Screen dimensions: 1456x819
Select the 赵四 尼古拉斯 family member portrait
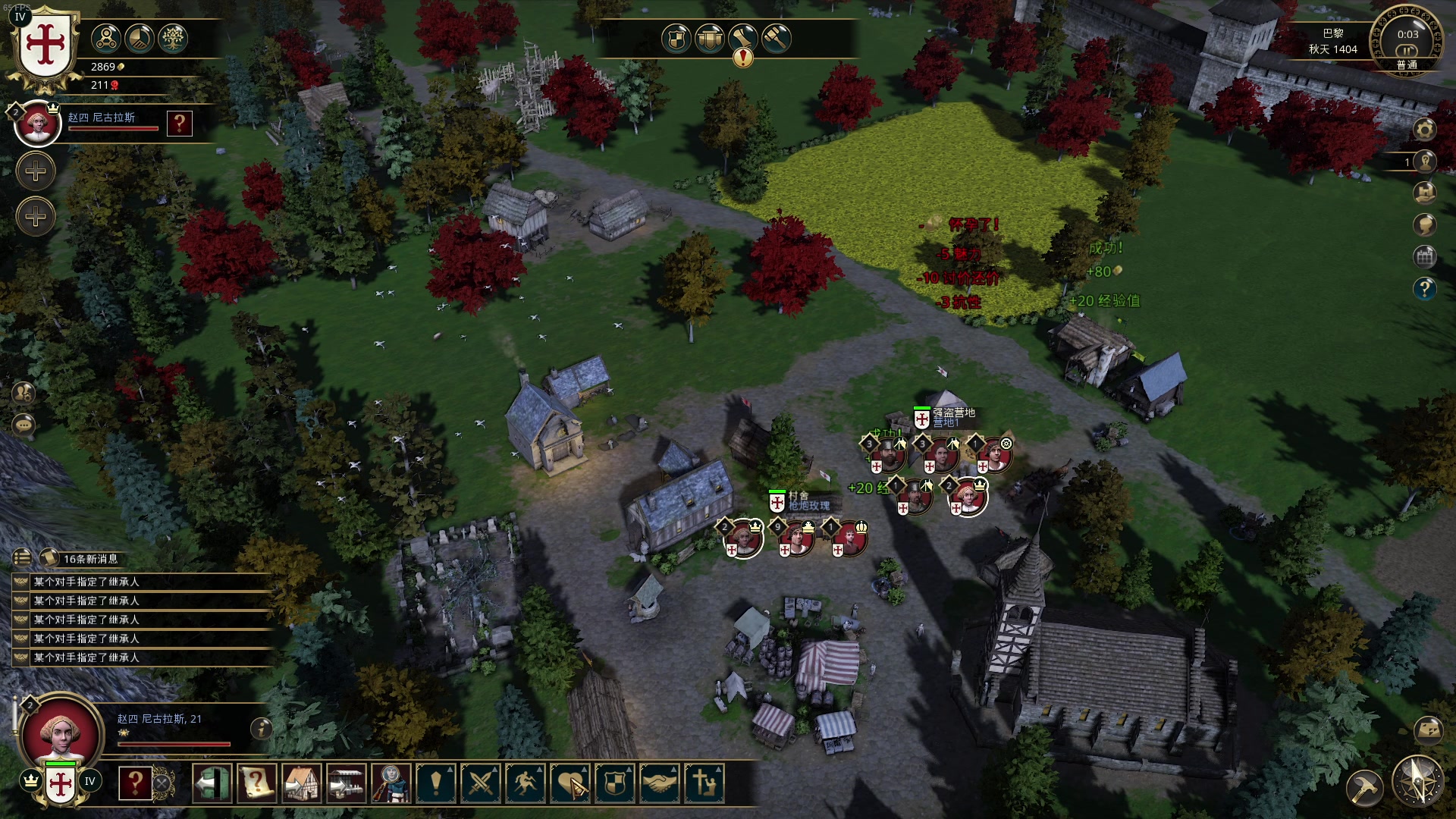(x=37, y=123)
